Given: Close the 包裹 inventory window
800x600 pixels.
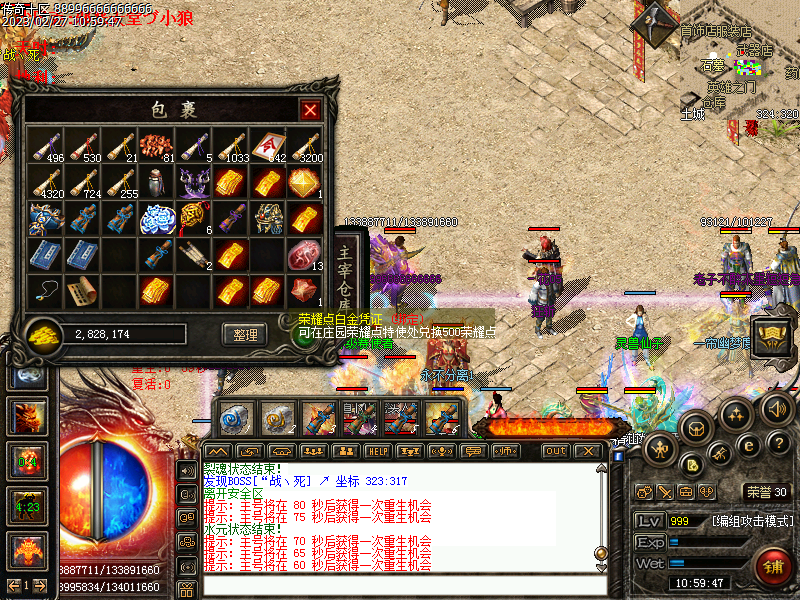Looking at the screenshot, I should pos(310,110).
